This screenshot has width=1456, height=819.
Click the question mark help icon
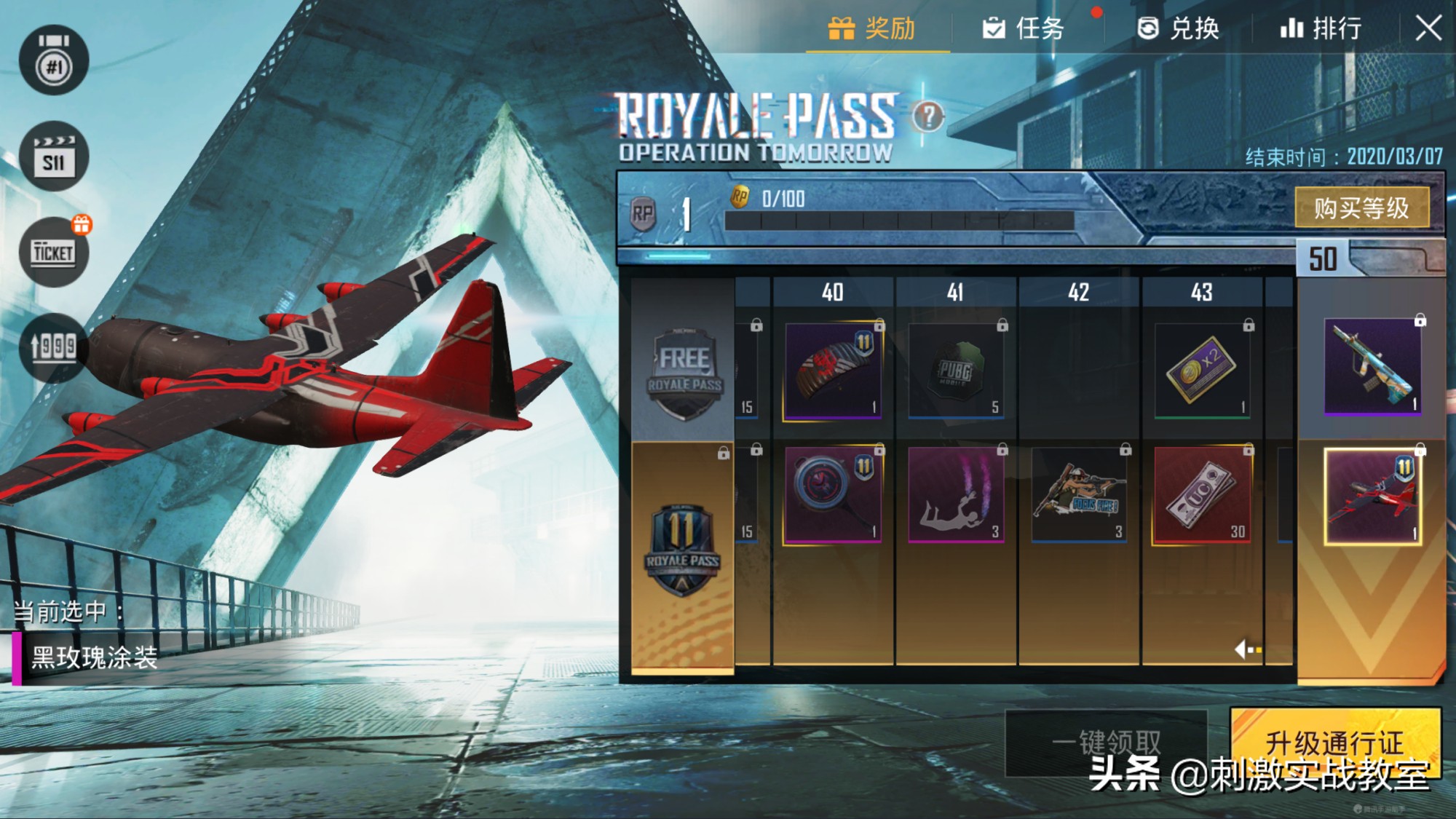[928, 116]
